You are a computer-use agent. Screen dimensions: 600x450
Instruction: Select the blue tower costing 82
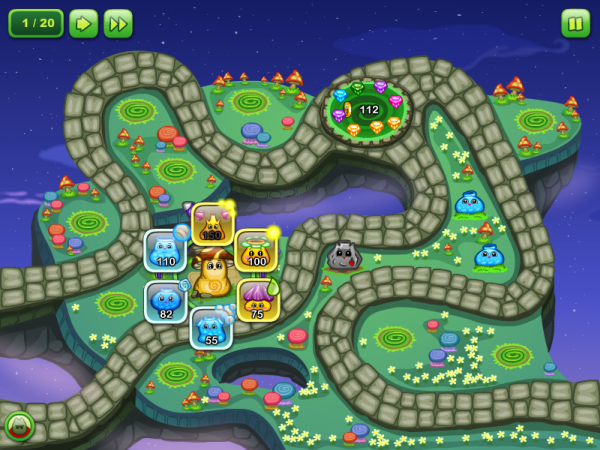(165, 301)
